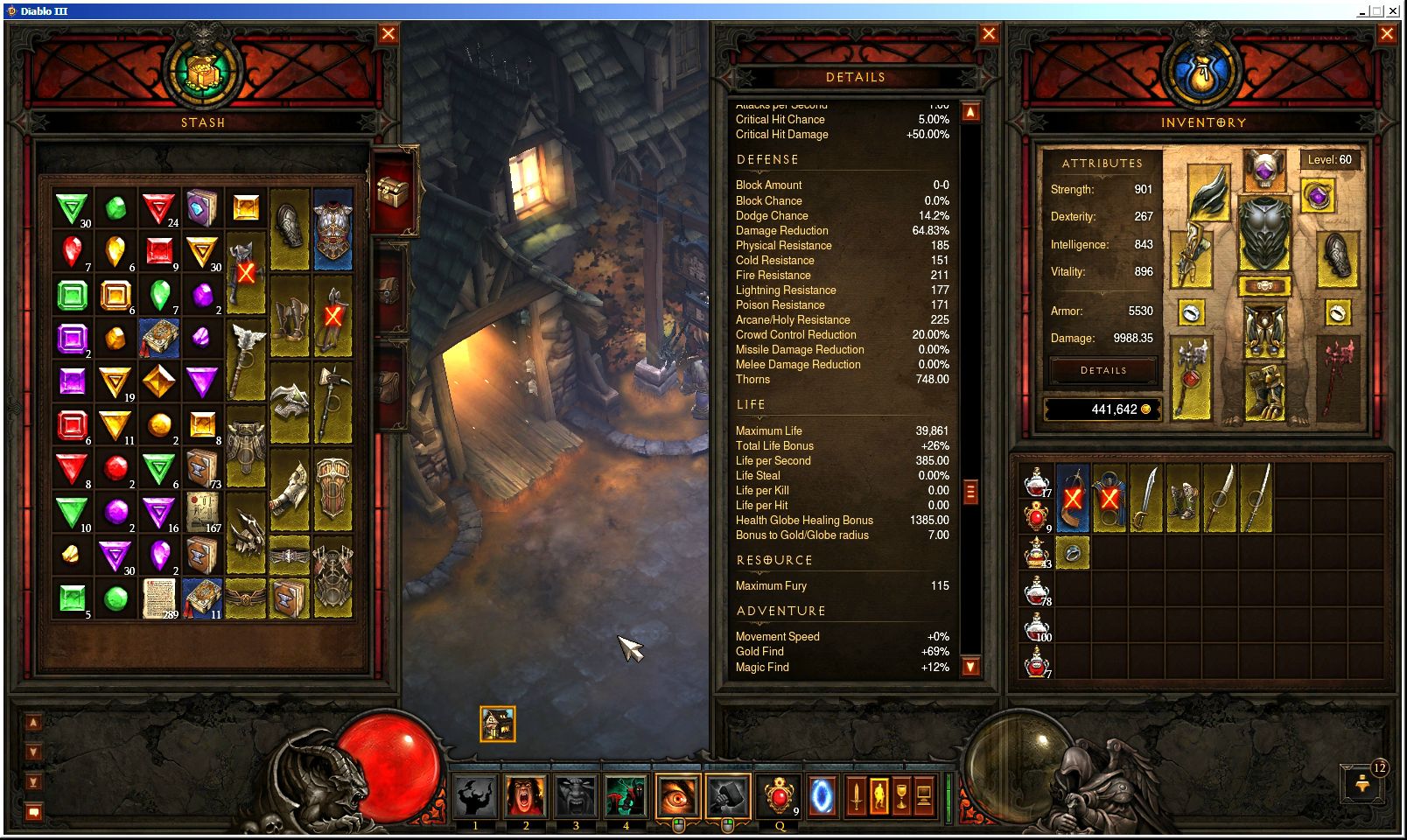
Task: Close the Inventory panel
Action: click(1387, 34)
